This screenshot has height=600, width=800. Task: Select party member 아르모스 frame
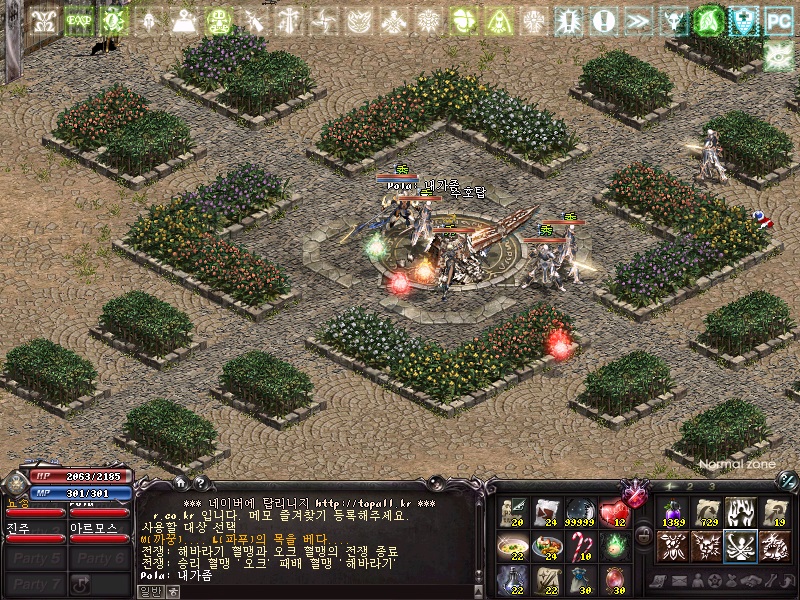click(x=98, y=532)
